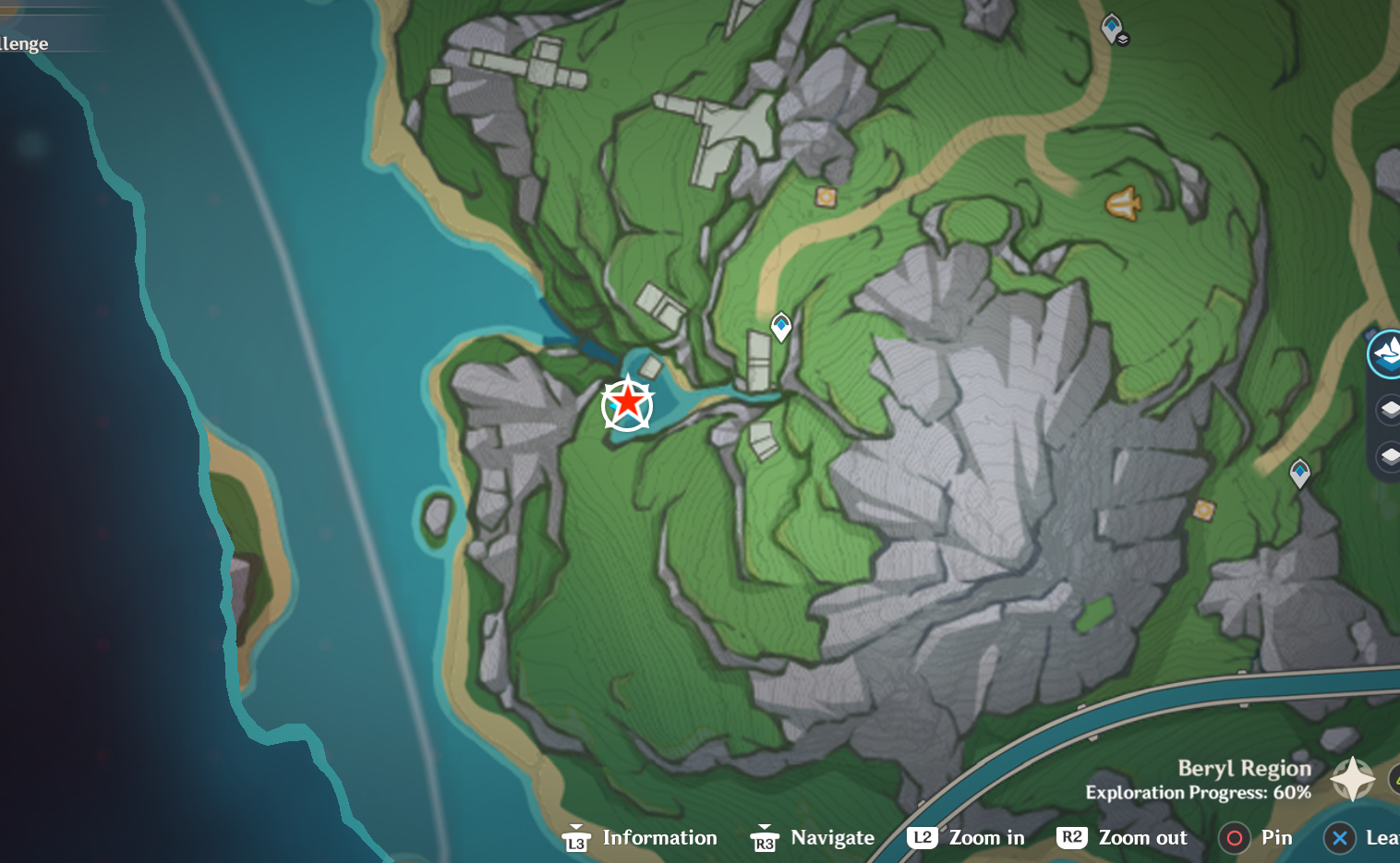This screenshot has width=1400, height=863.
Task: Click the teleport waypoint in the top-right corner
Action: pyautogui.click(x=1113, y=28)
